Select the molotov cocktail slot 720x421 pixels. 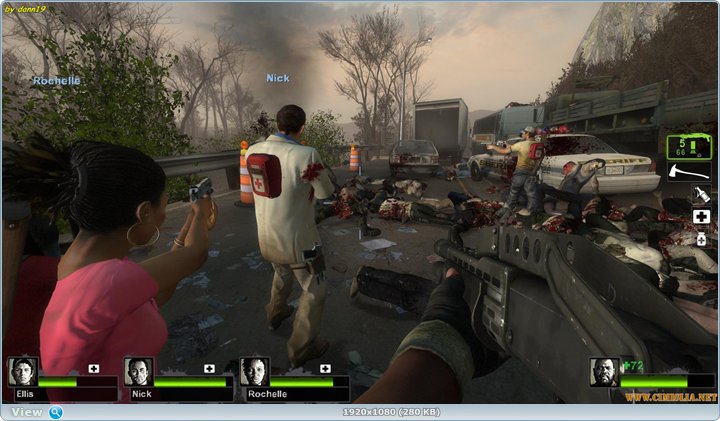point(701,195)
